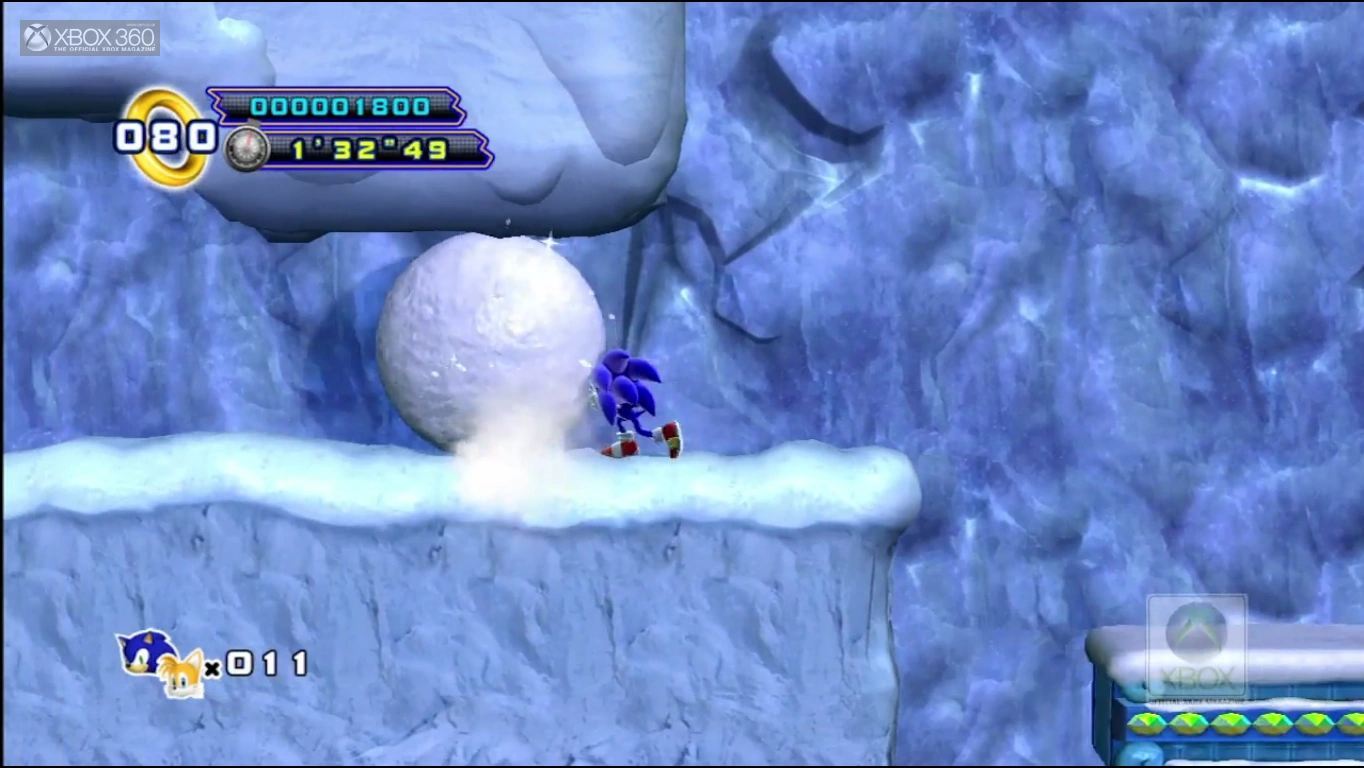This screenshot has width=1364, height=768.
Task: Click the gold ring icon in the HUD
Action: click(x=166, y=137)
